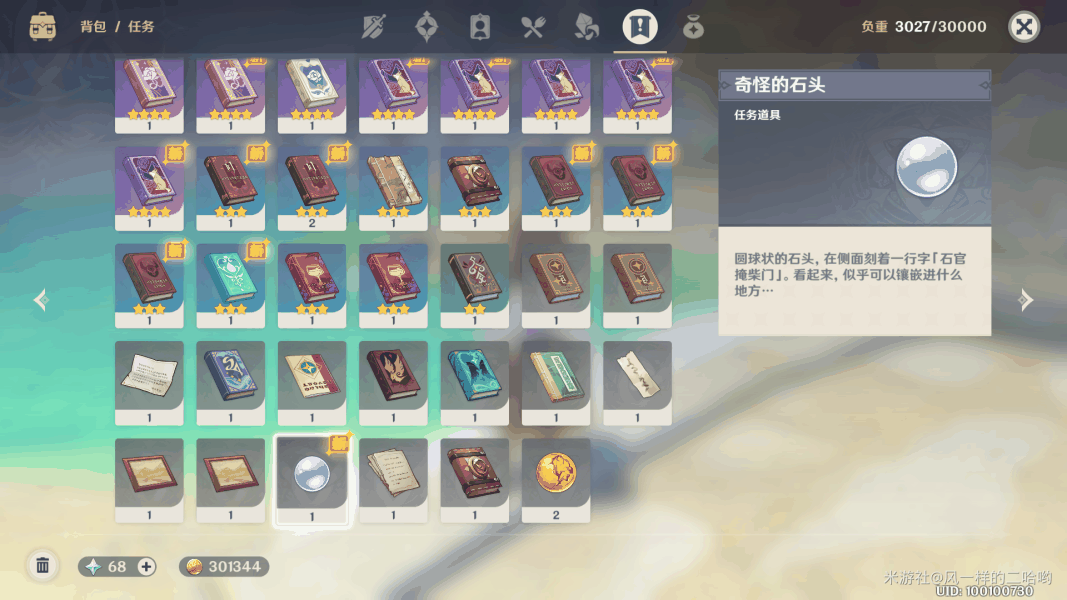The image size is (1067, 600).
Task: Pick the green book with bookmark ribbon
Action: click(x=556, y=377)
